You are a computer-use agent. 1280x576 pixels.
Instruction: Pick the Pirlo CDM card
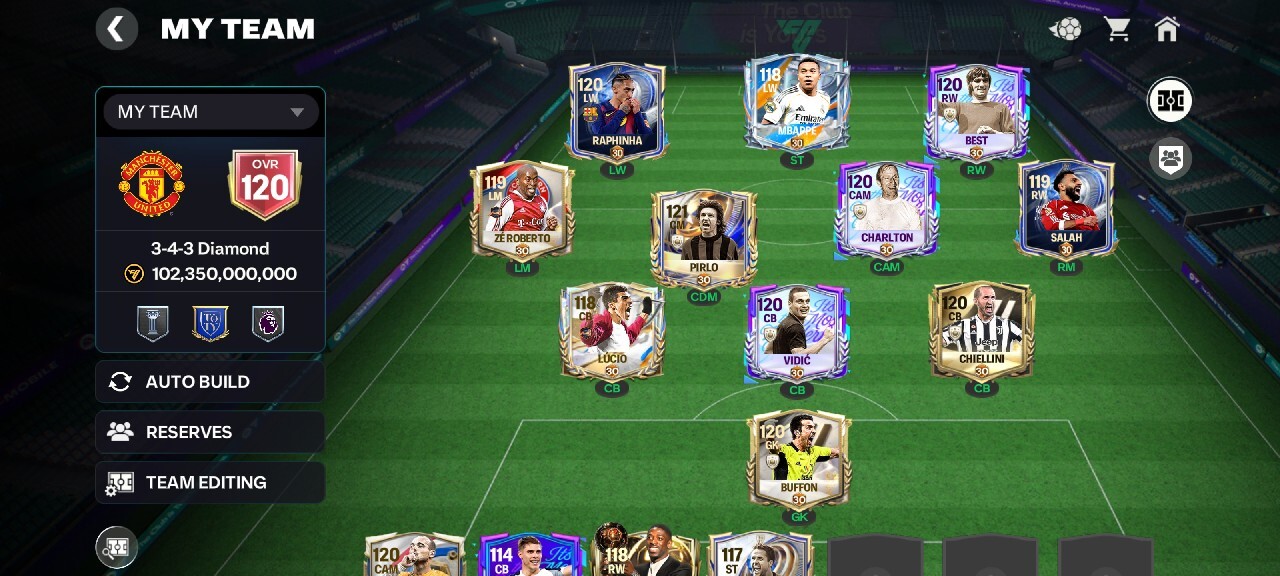point(704,238)
